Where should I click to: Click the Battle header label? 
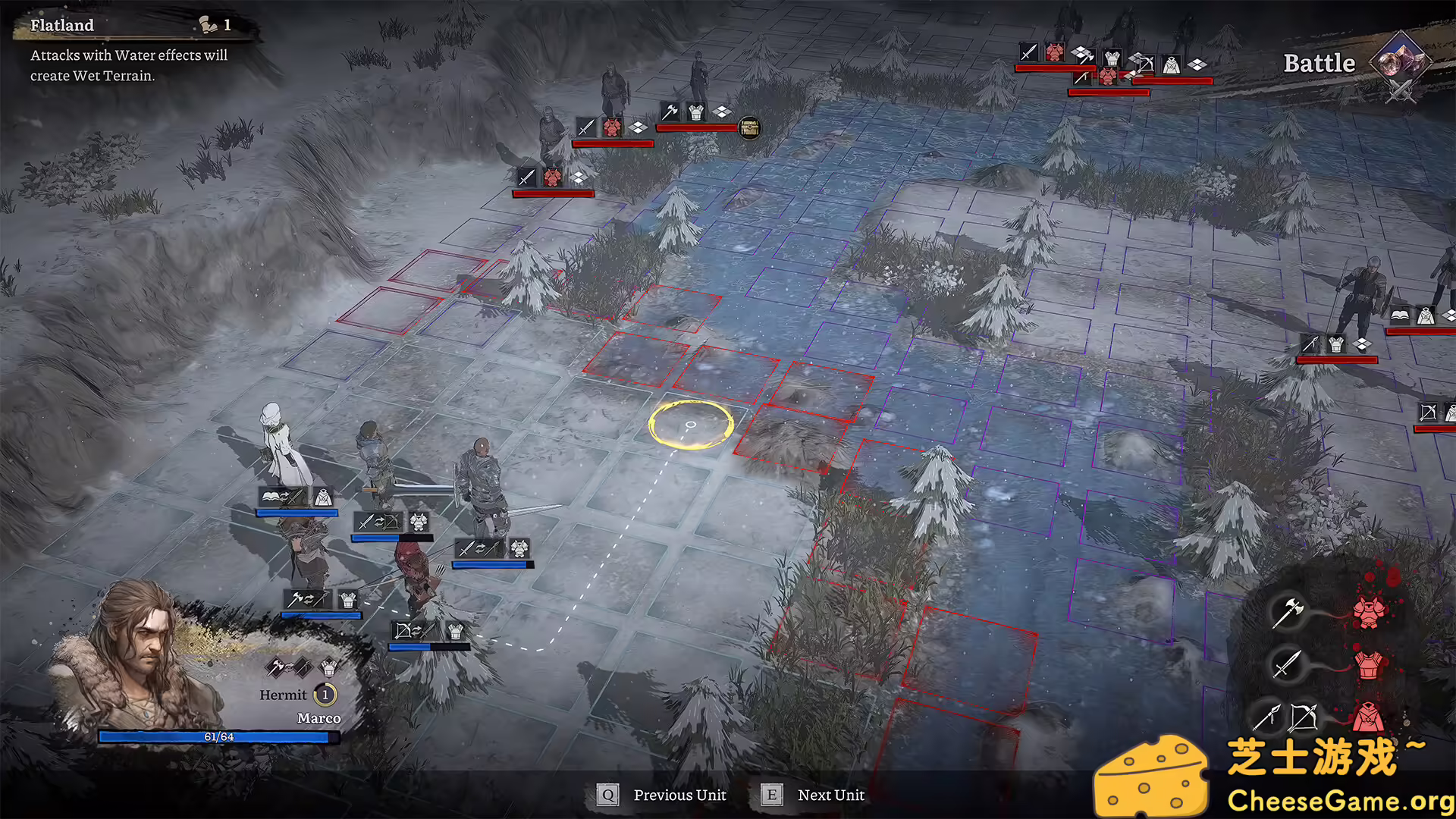tap(1319, 63)
